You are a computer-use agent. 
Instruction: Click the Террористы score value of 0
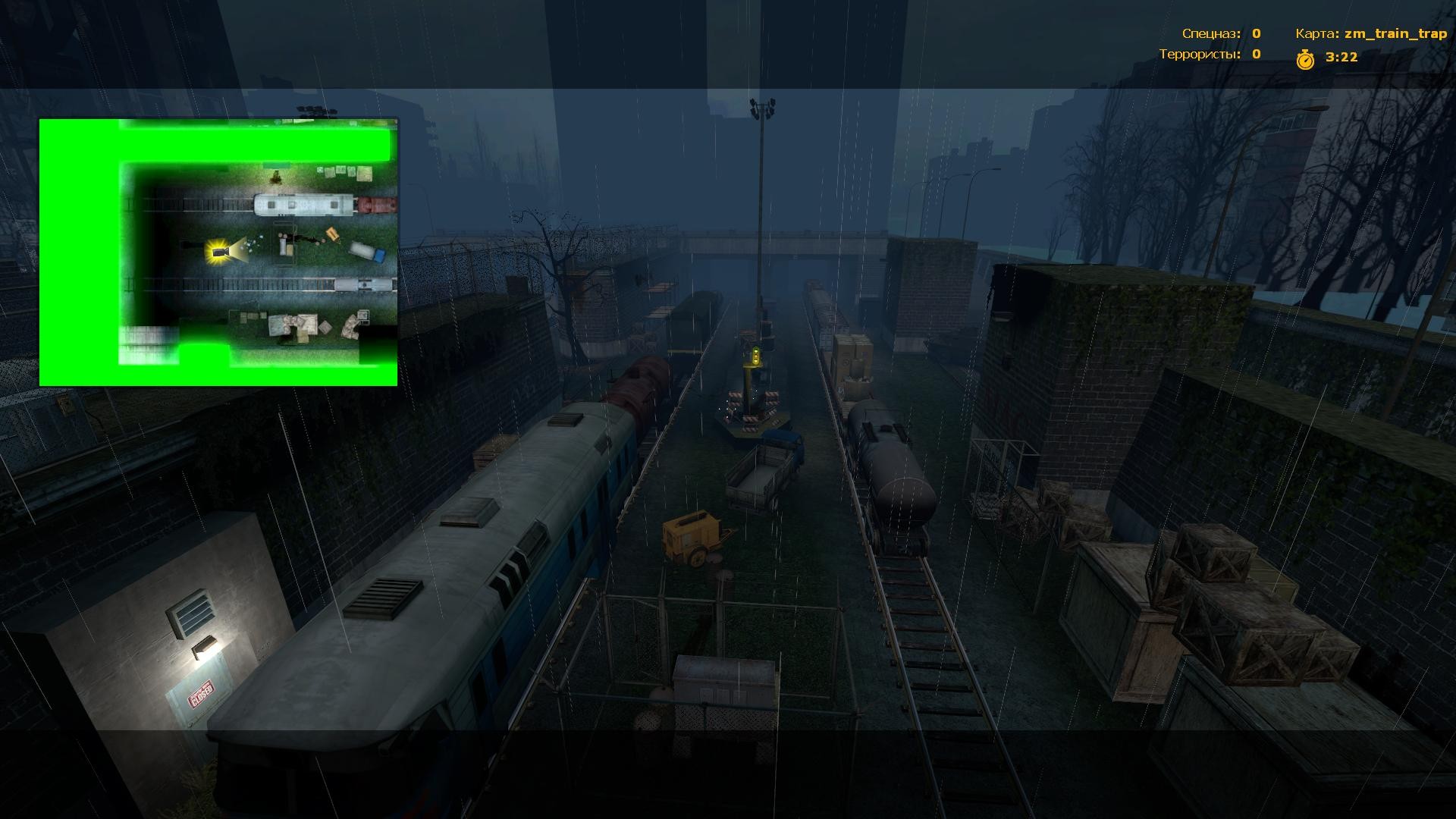click(x=1256, y=54)
